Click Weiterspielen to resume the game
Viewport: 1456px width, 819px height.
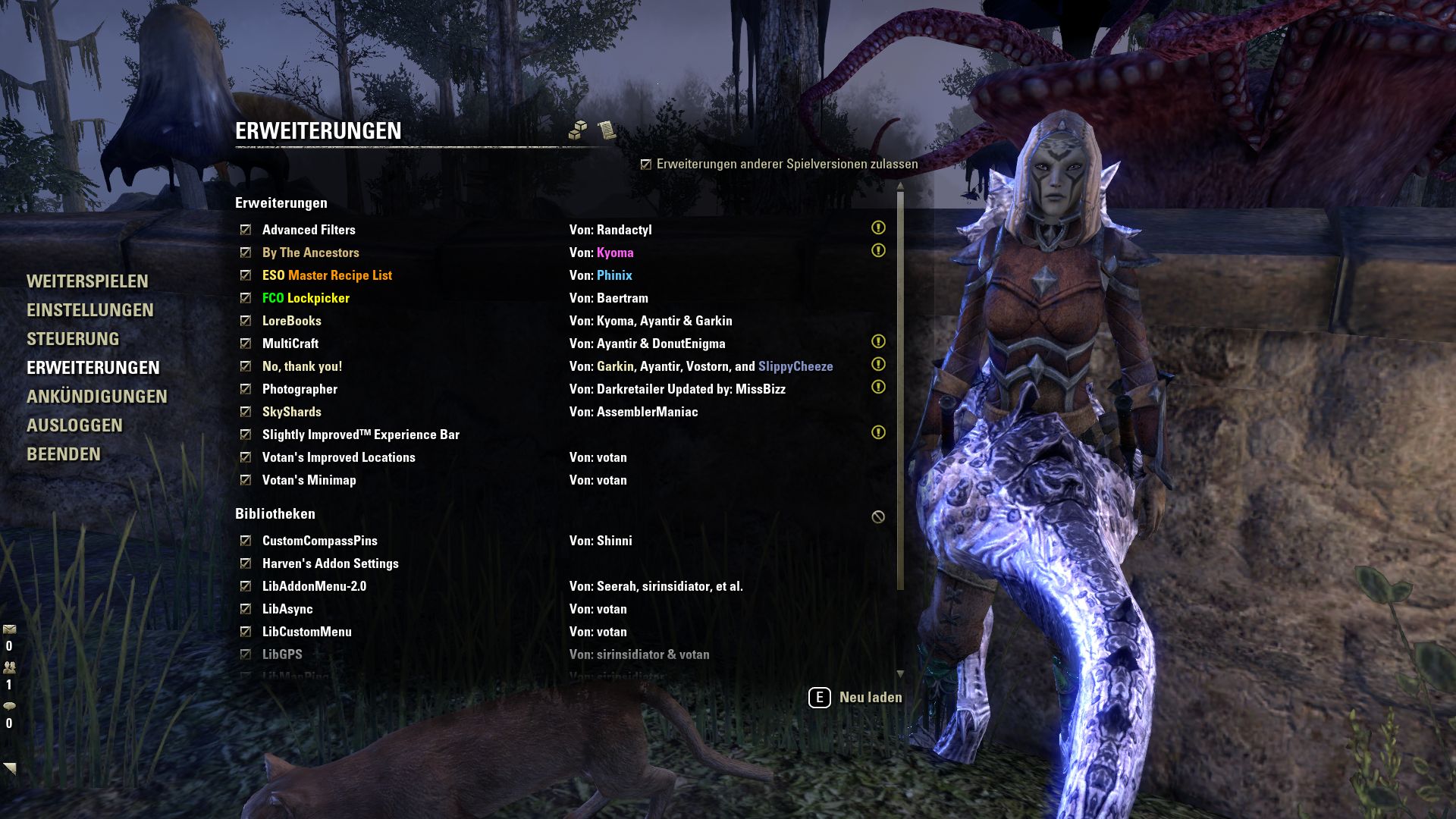[x=87, y=281]
